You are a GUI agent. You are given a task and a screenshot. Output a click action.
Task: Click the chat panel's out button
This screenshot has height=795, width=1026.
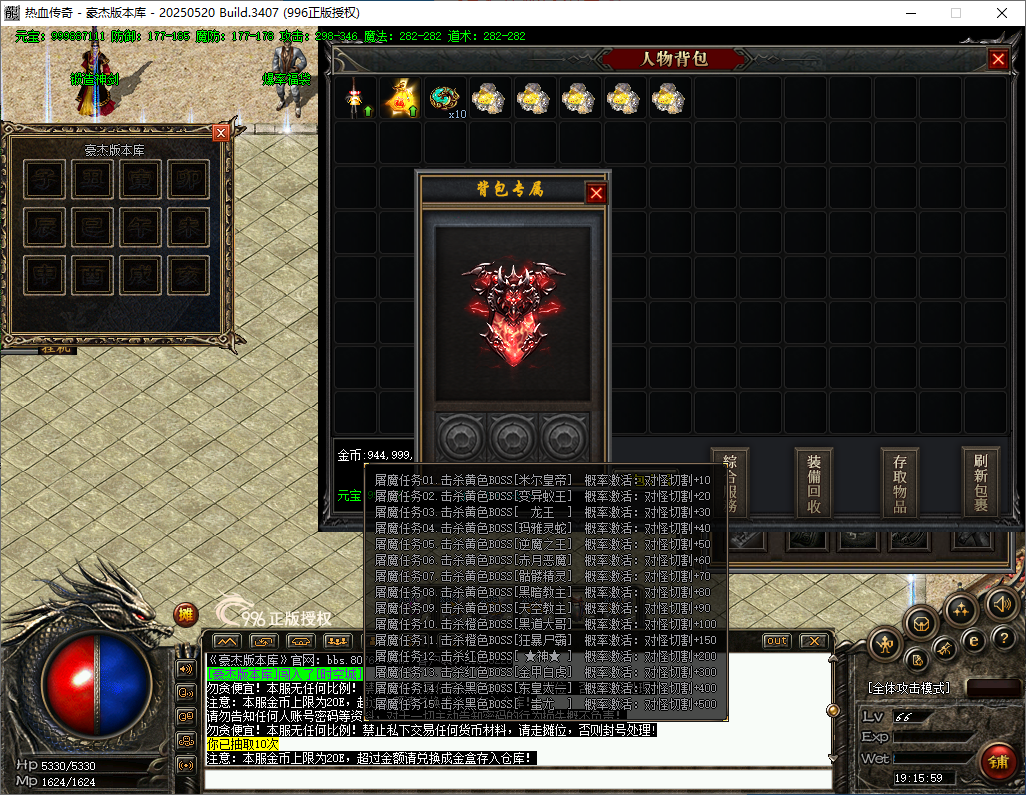[776, 641]
